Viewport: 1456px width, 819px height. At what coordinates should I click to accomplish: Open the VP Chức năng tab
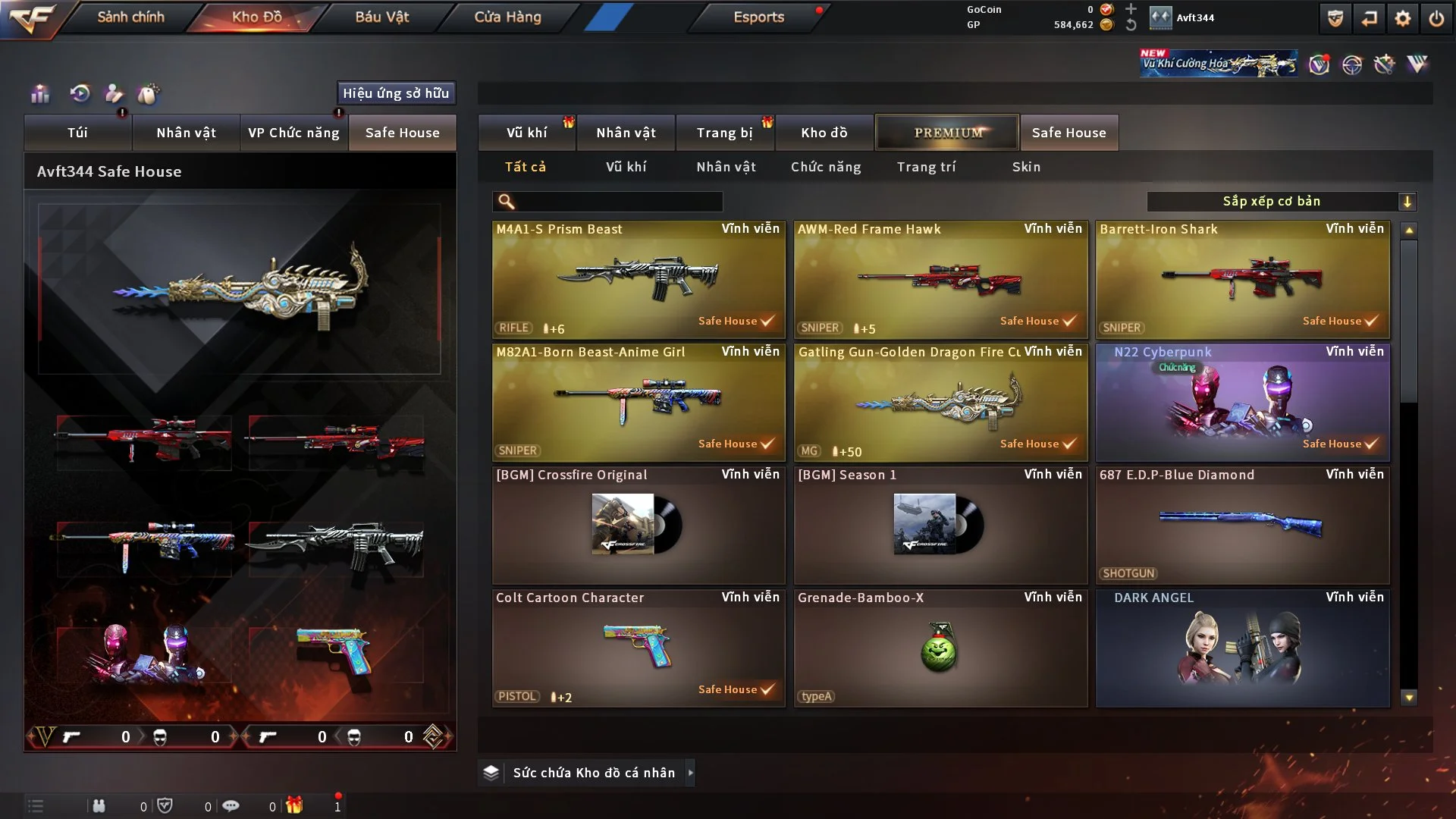point(293,133)
